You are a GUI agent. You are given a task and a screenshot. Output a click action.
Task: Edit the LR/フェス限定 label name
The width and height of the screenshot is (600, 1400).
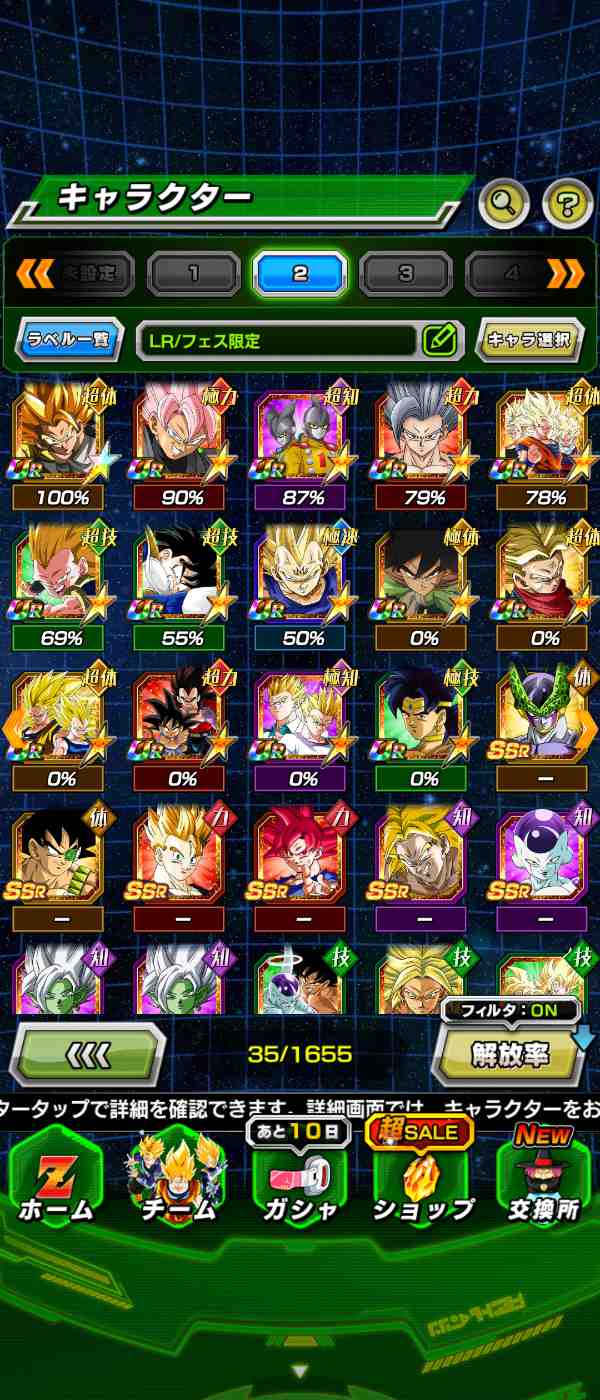pyautogui.click(x=439, y=340)
